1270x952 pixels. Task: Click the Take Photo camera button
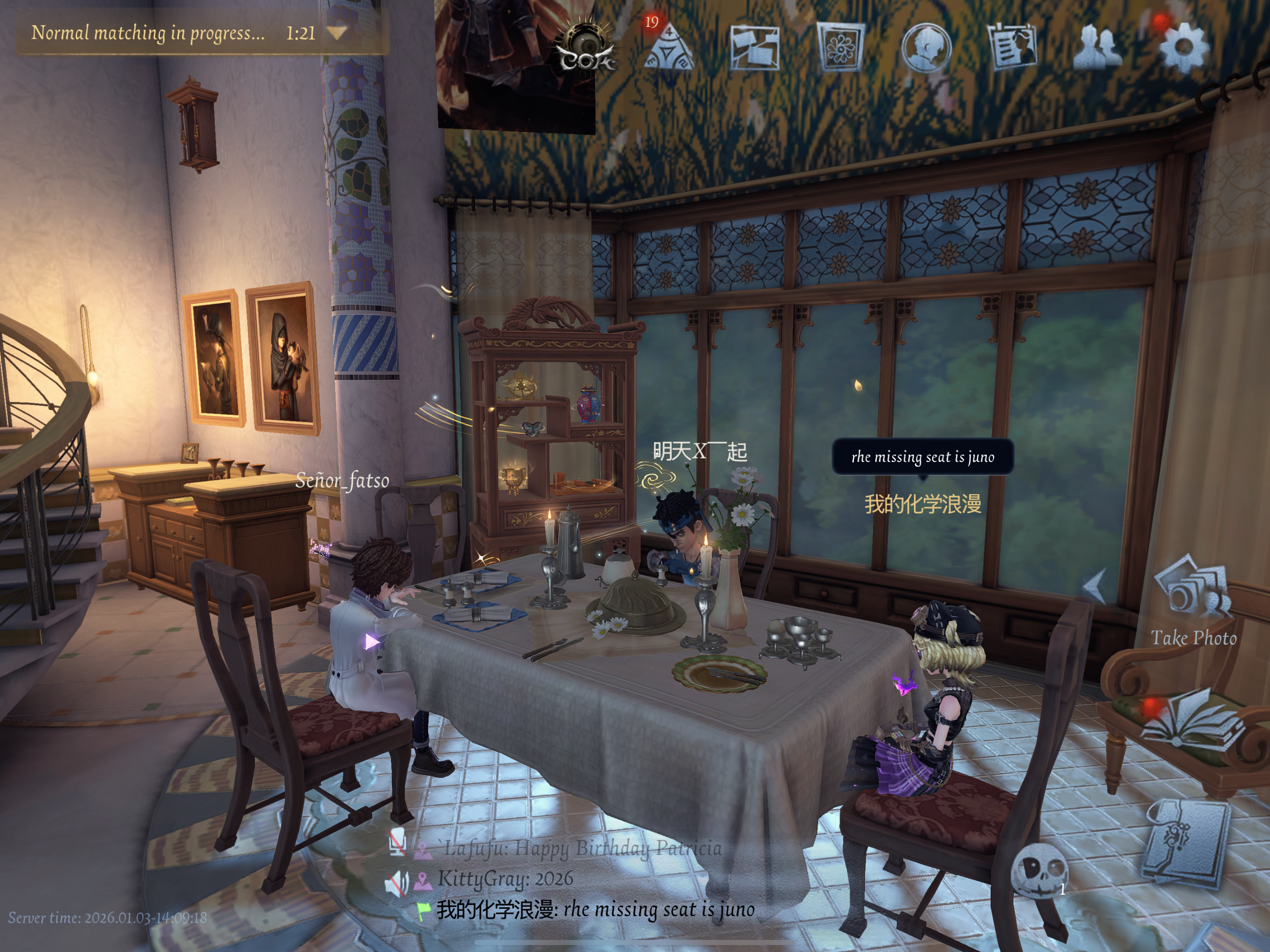(x=1193, y=597)
